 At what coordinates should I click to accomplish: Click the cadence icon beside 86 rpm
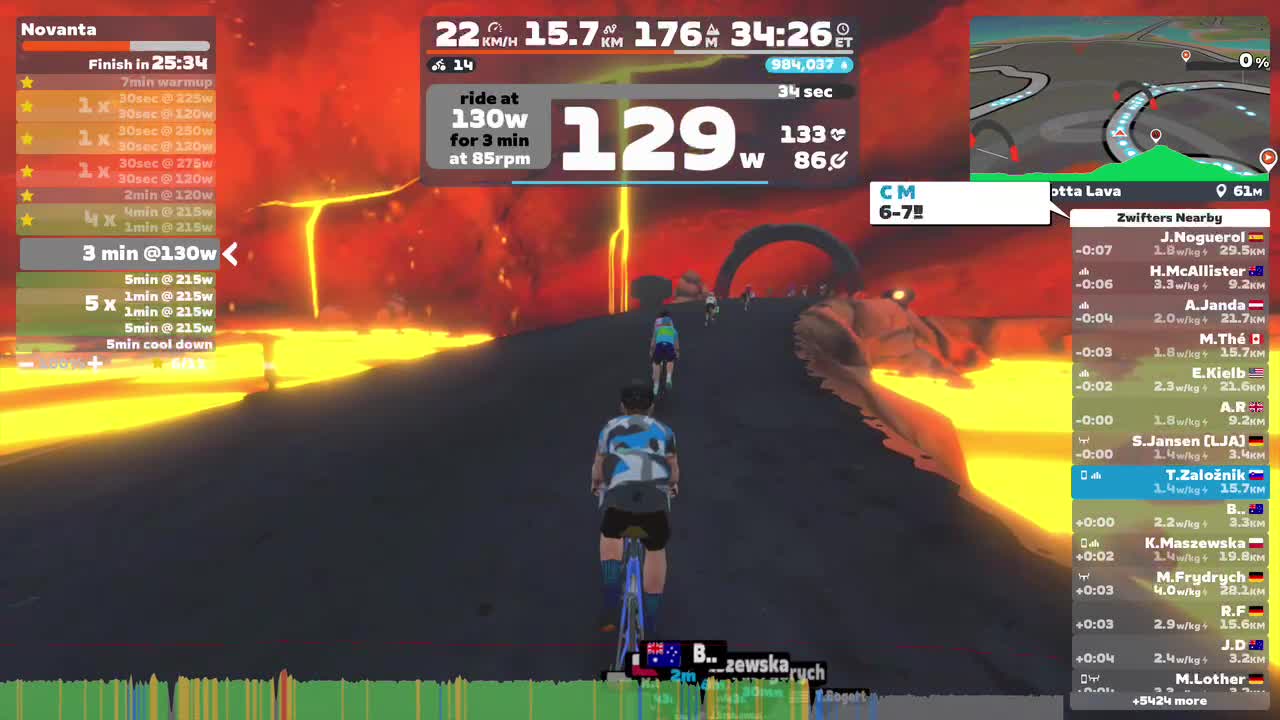(x=838, y=160)
